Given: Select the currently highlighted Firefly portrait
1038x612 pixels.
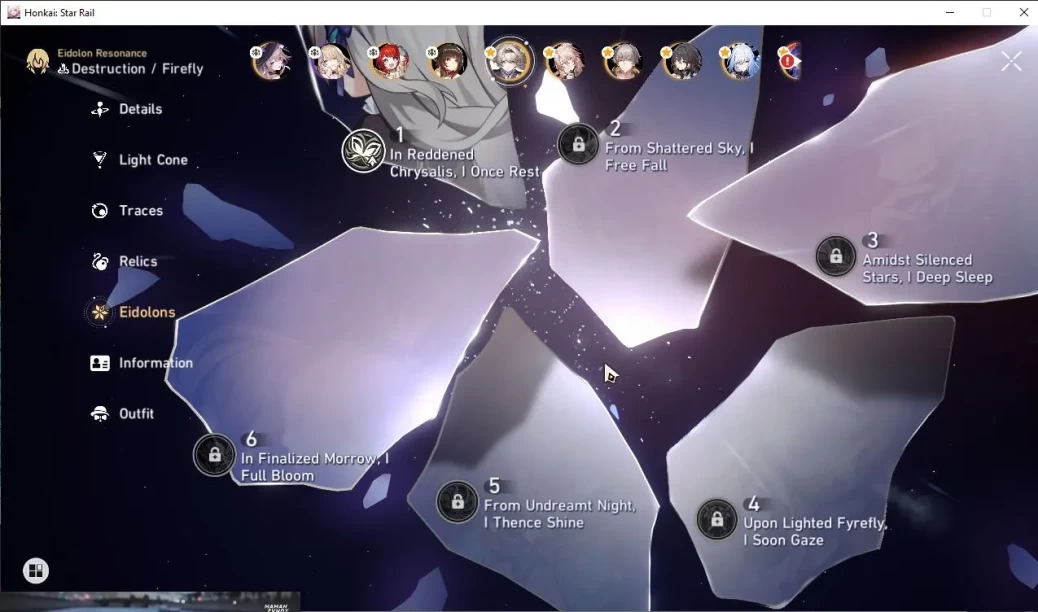Looking at the screenshot, I should [509, 61].
